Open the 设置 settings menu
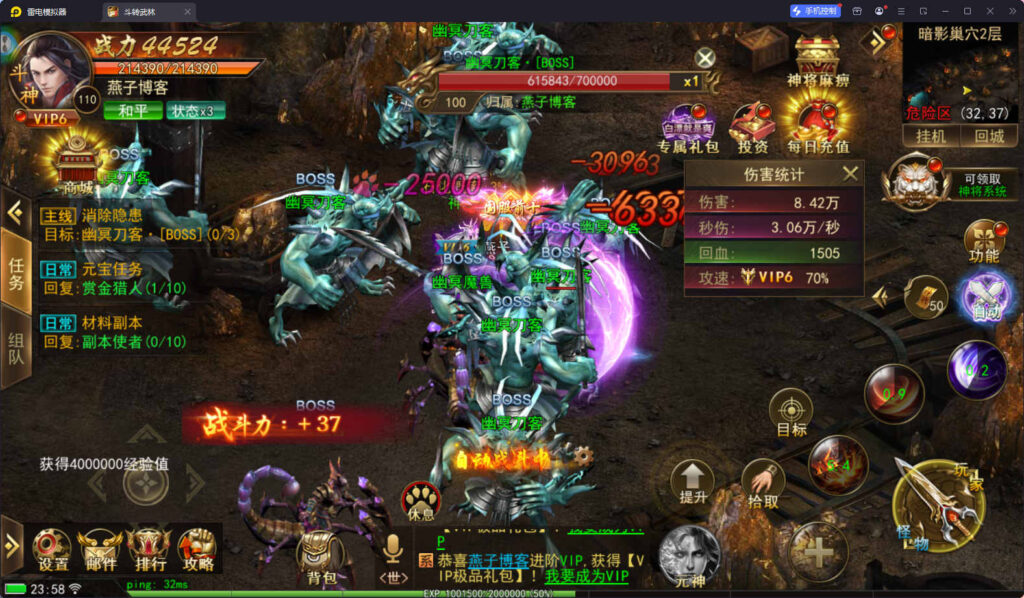The height and width of the screenshot is (598, 1024). point(52,548)
